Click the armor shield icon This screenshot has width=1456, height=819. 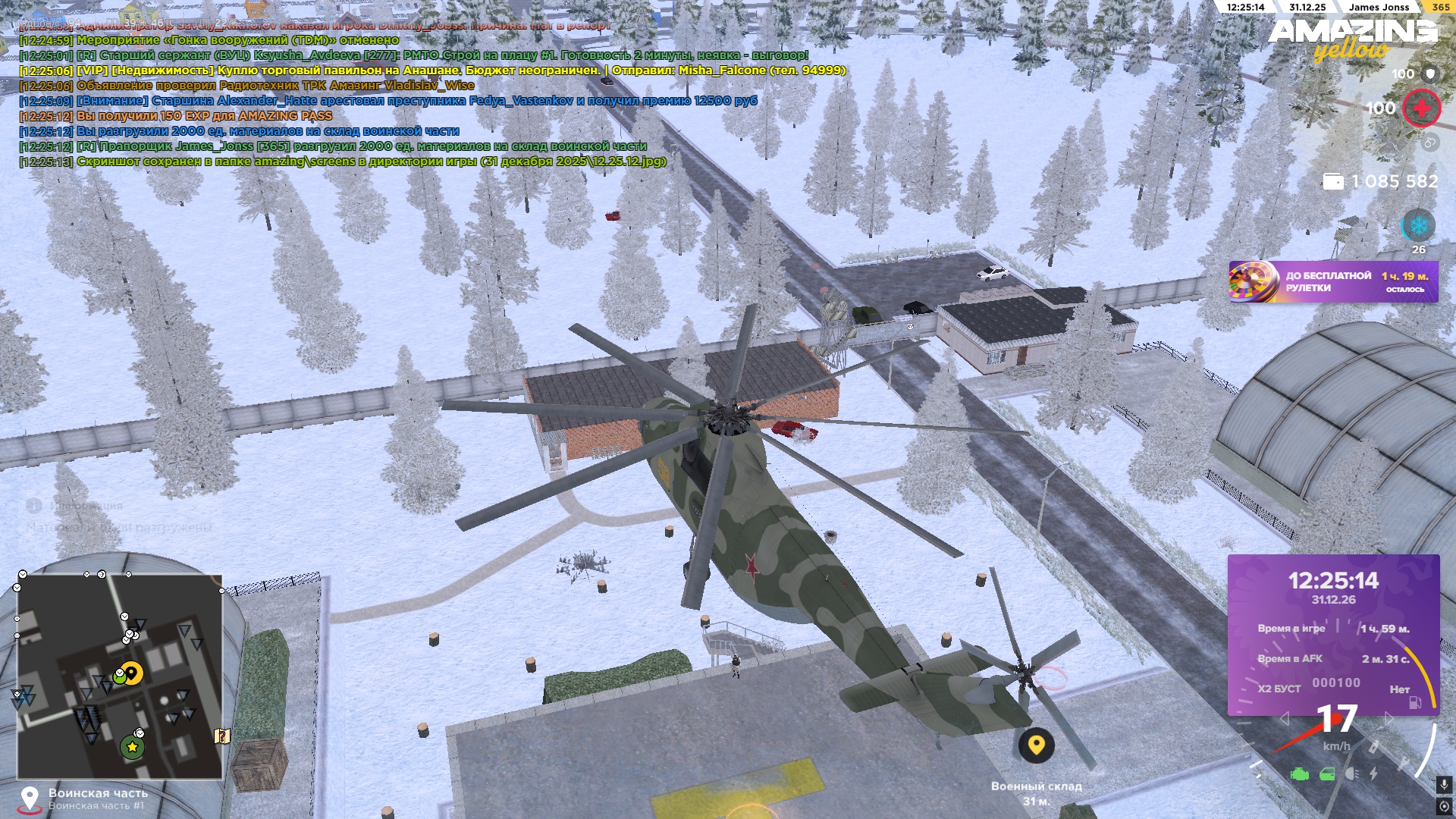1430,74
